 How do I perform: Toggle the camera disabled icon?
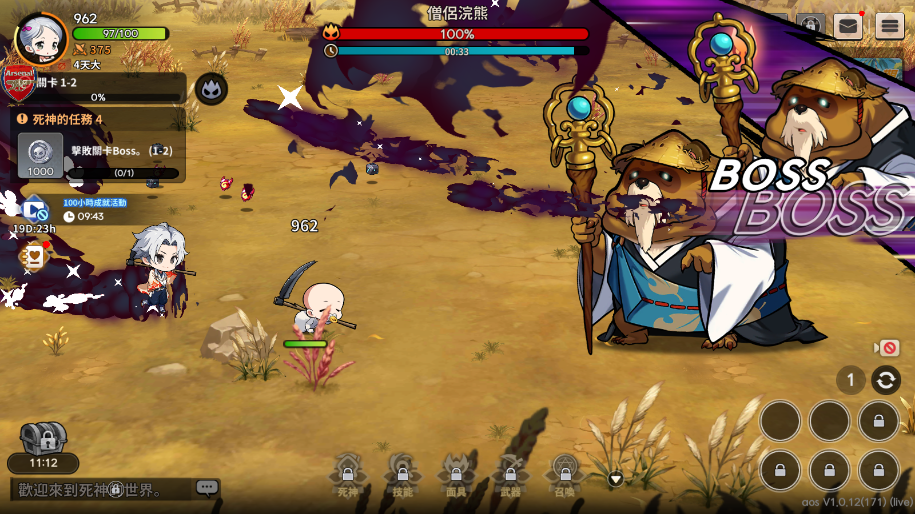pos(887,348)
